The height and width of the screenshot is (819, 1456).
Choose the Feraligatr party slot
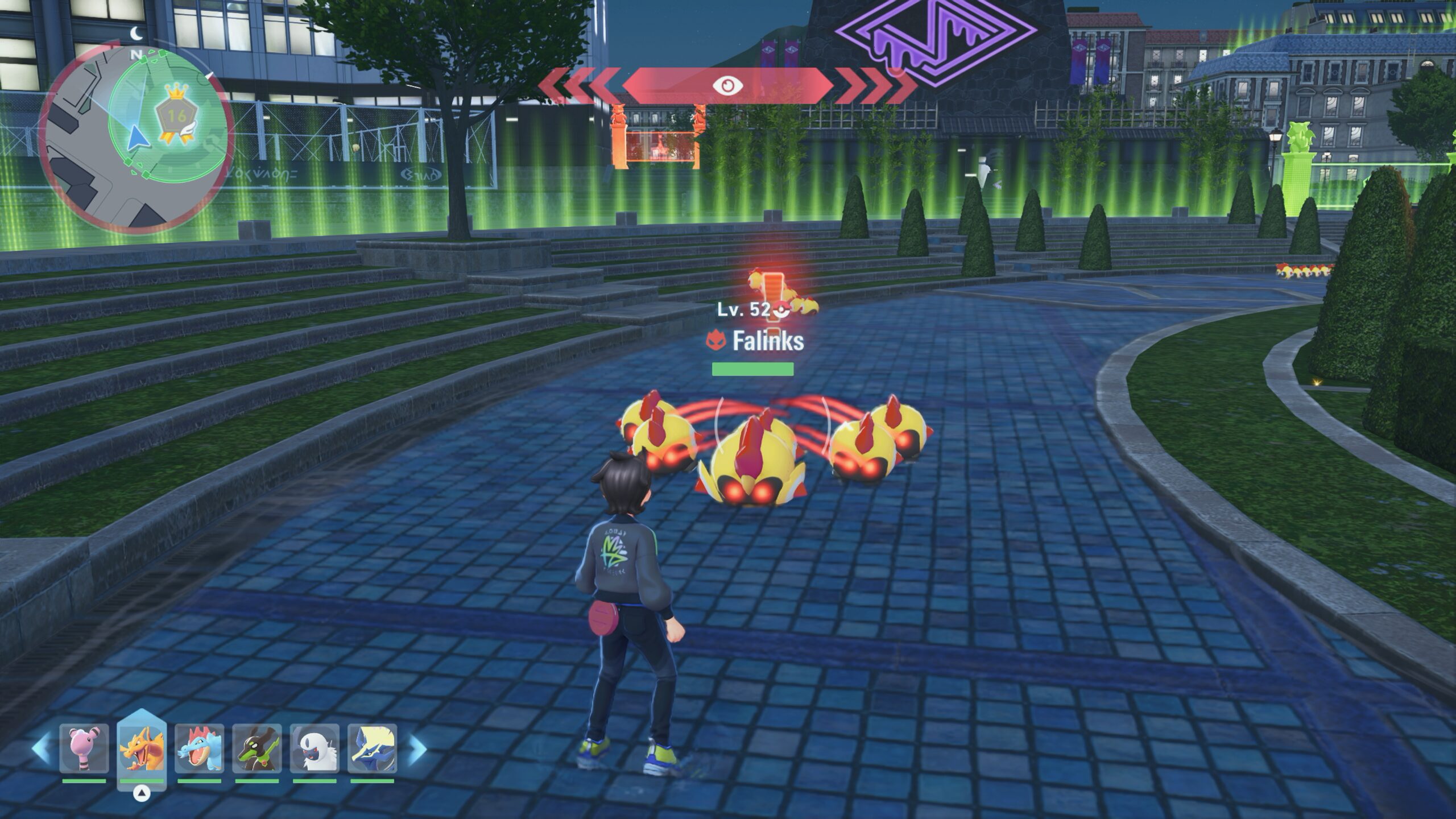click(199, 748)
